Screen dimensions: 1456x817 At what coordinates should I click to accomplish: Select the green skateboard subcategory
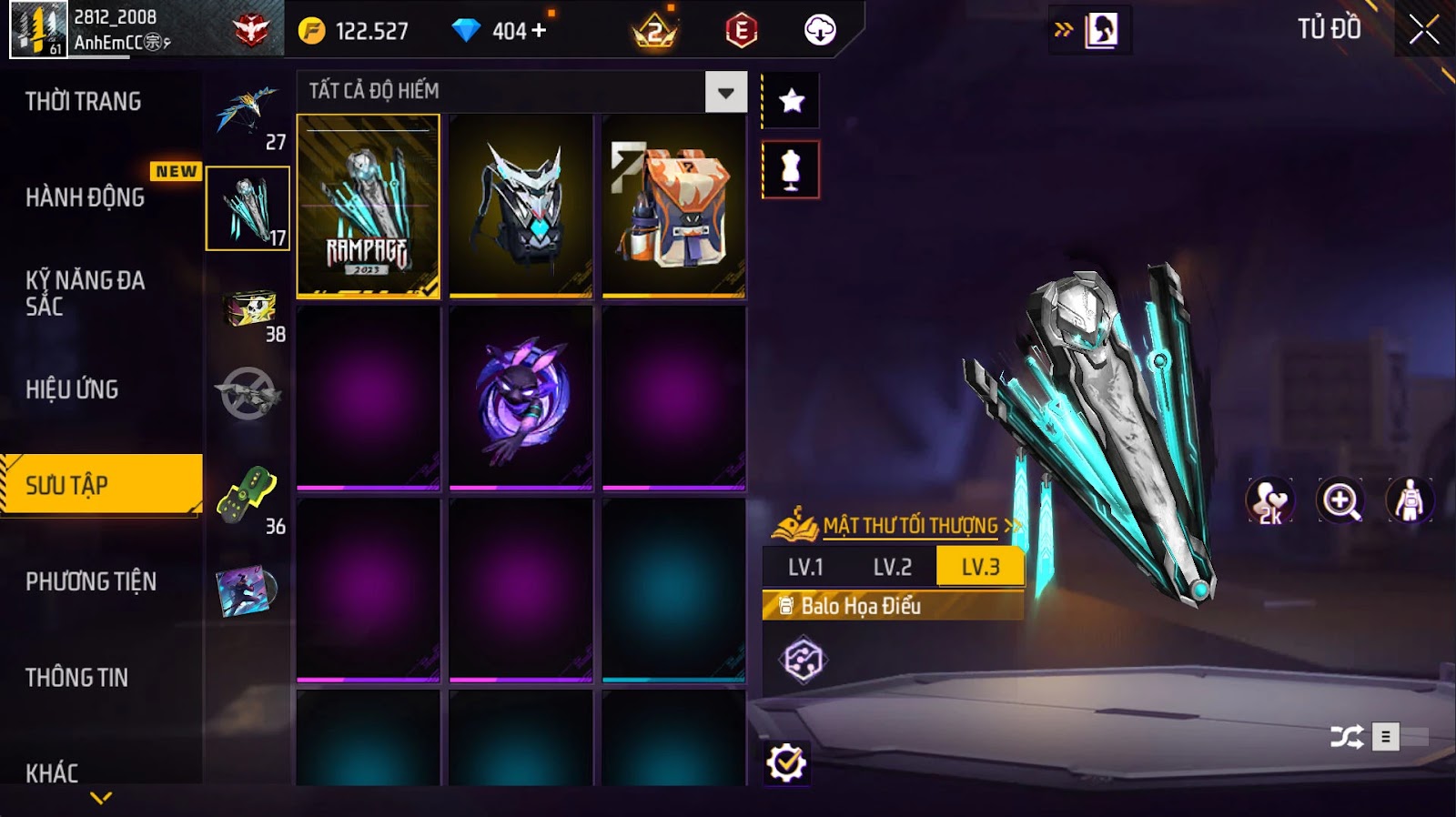click(x=248, y=497)
